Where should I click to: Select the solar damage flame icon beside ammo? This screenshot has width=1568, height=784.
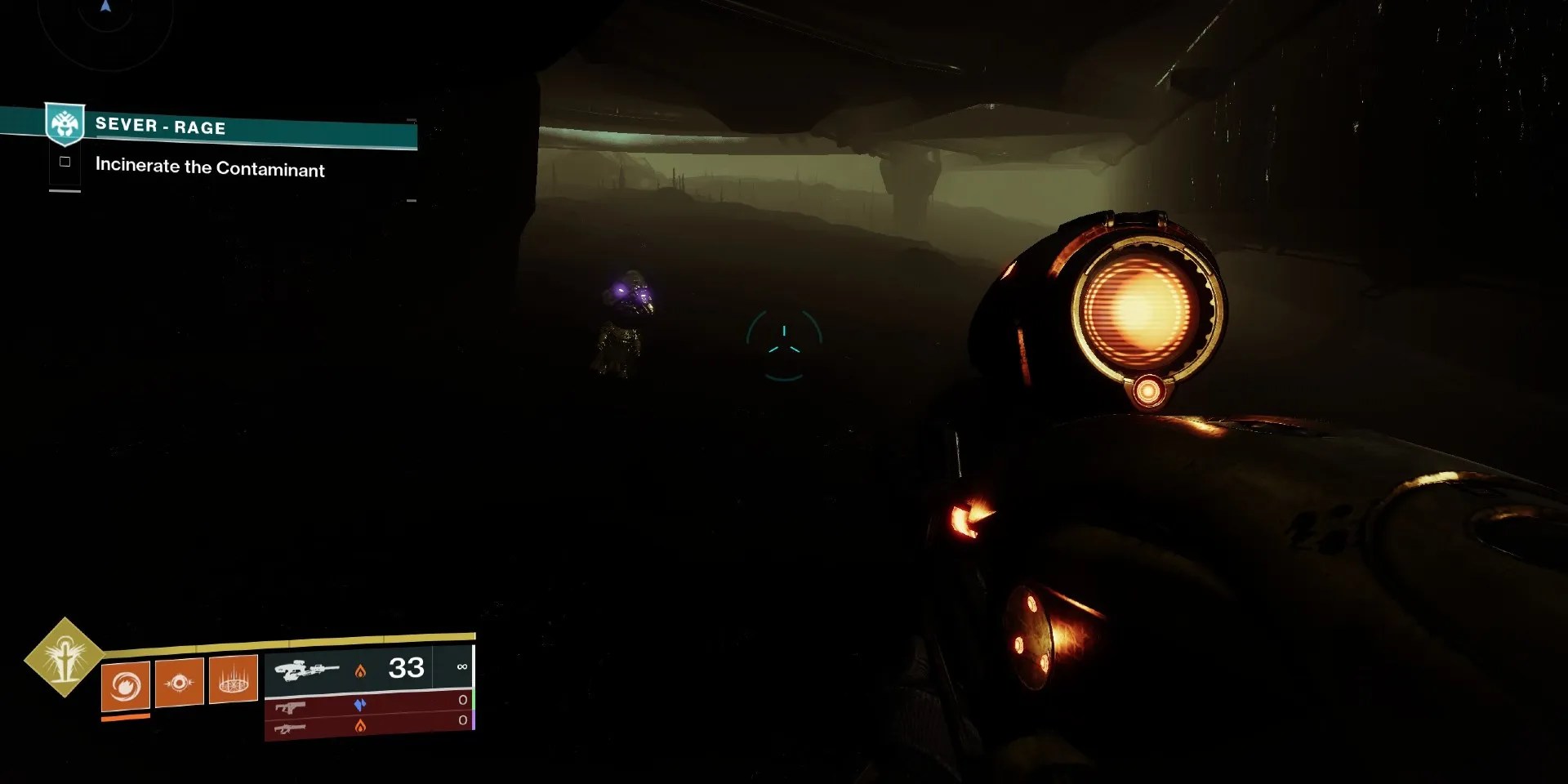[362, 670]
